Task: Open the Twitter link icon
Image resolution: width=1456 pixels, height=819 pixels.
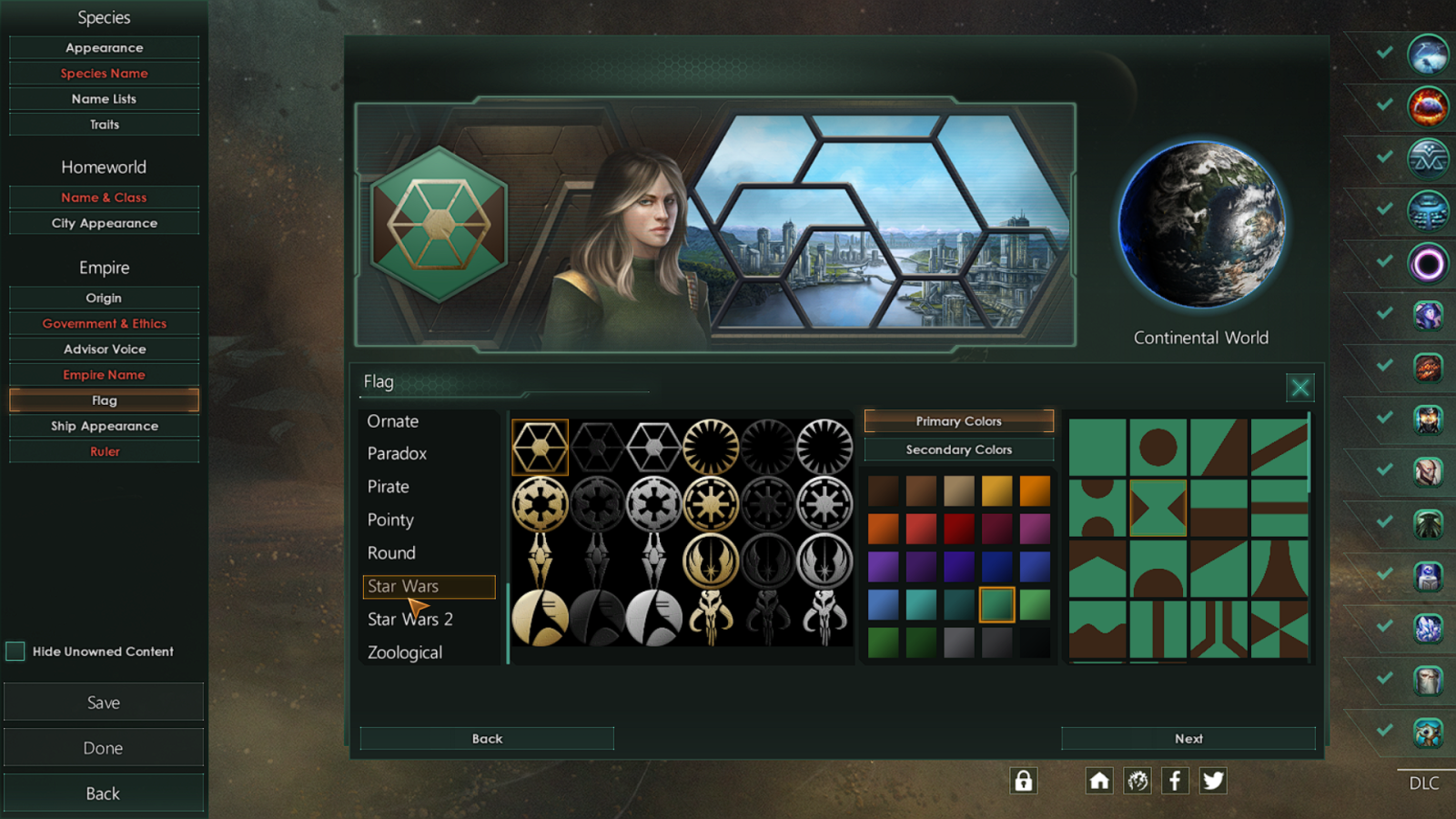Action: pos(1213,781)
